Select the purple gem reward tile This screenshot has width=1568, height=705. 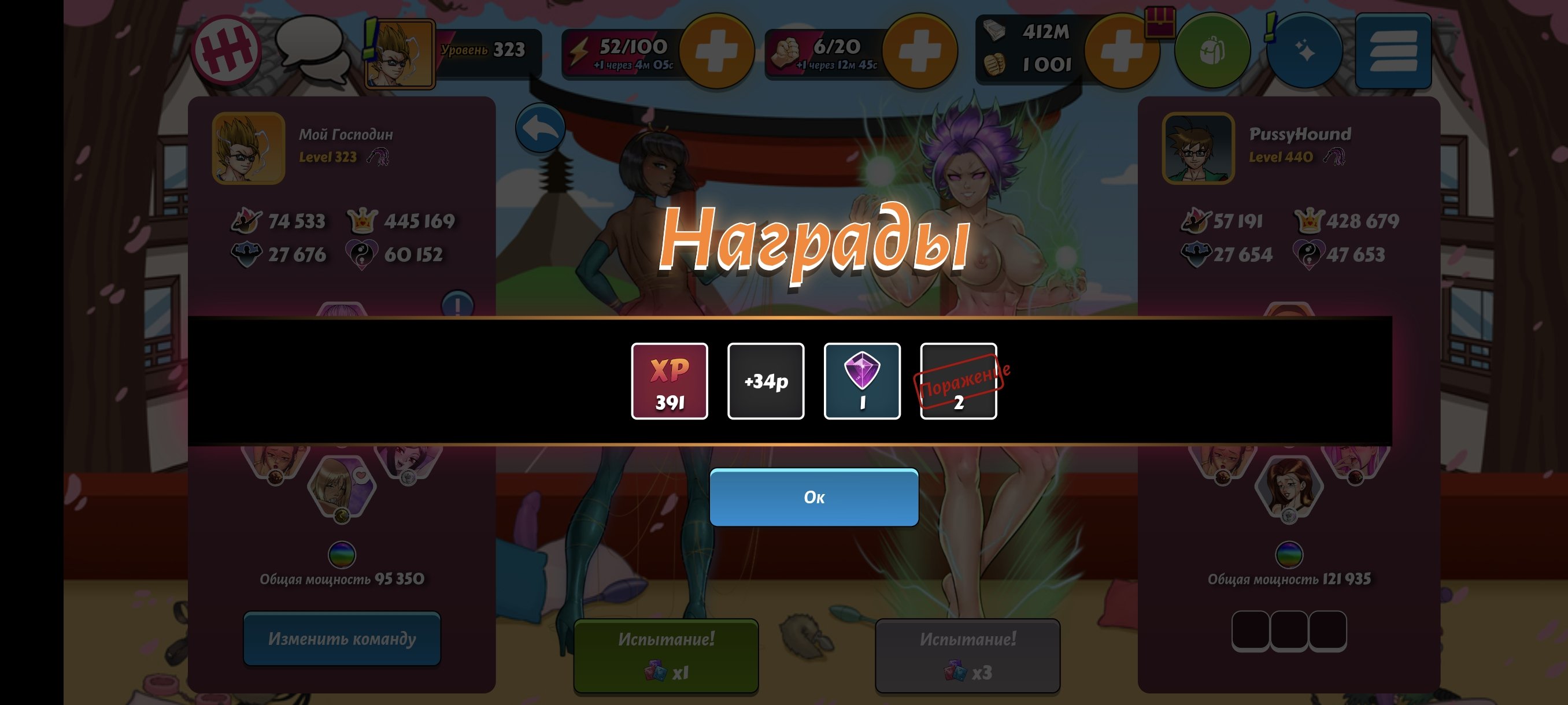pos(862,381)
